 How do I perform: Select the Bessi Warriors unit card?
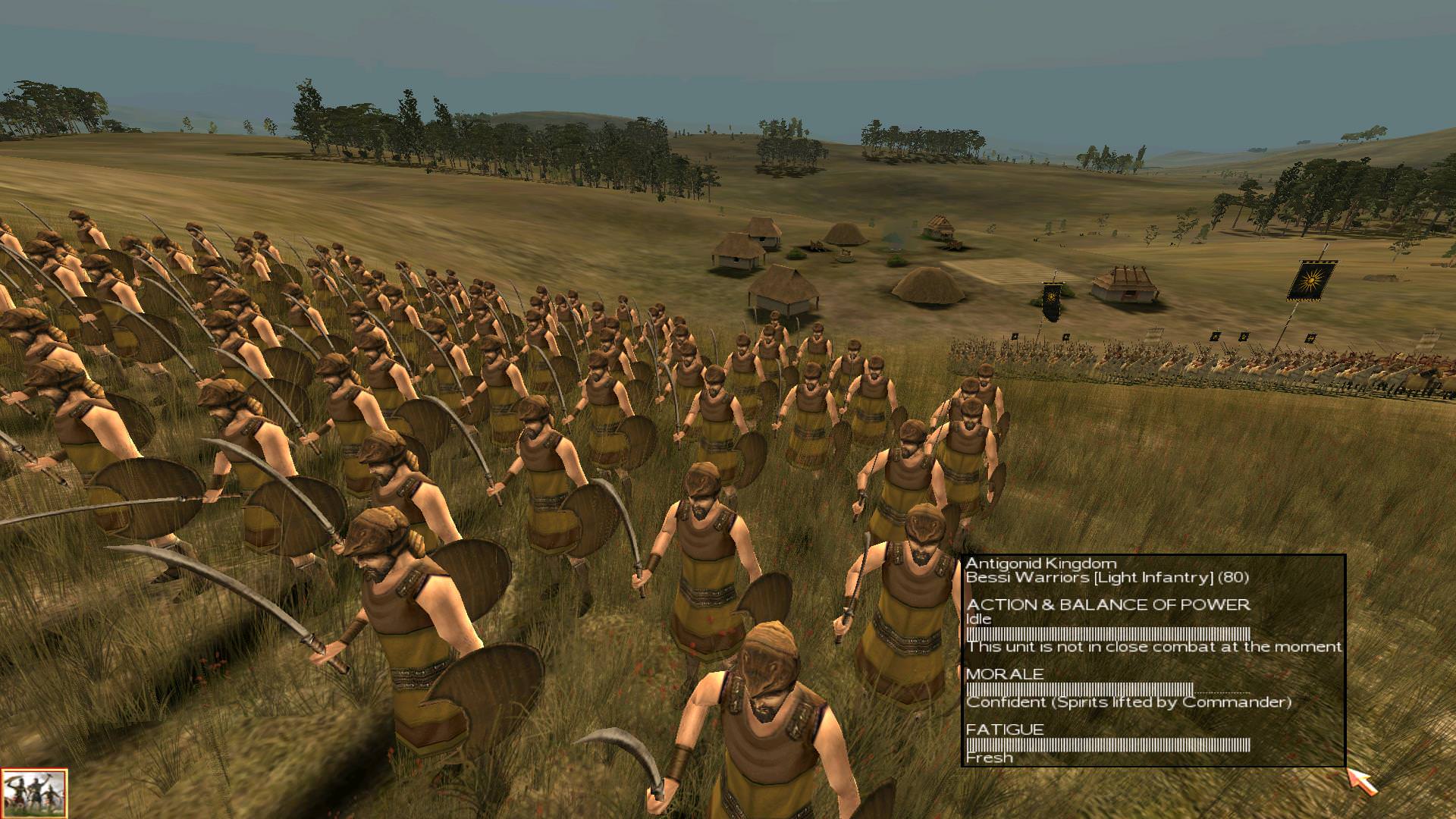34,793
